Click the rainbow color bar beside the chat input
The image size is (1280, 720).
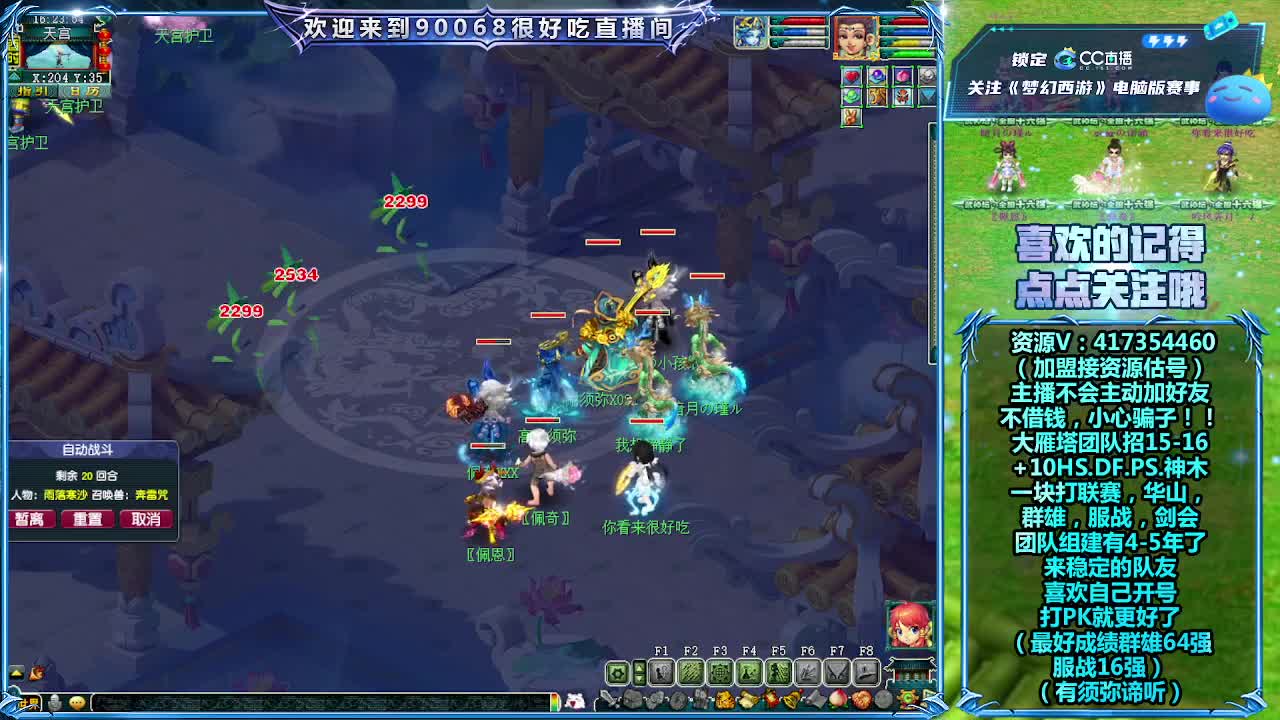point(556,704)
